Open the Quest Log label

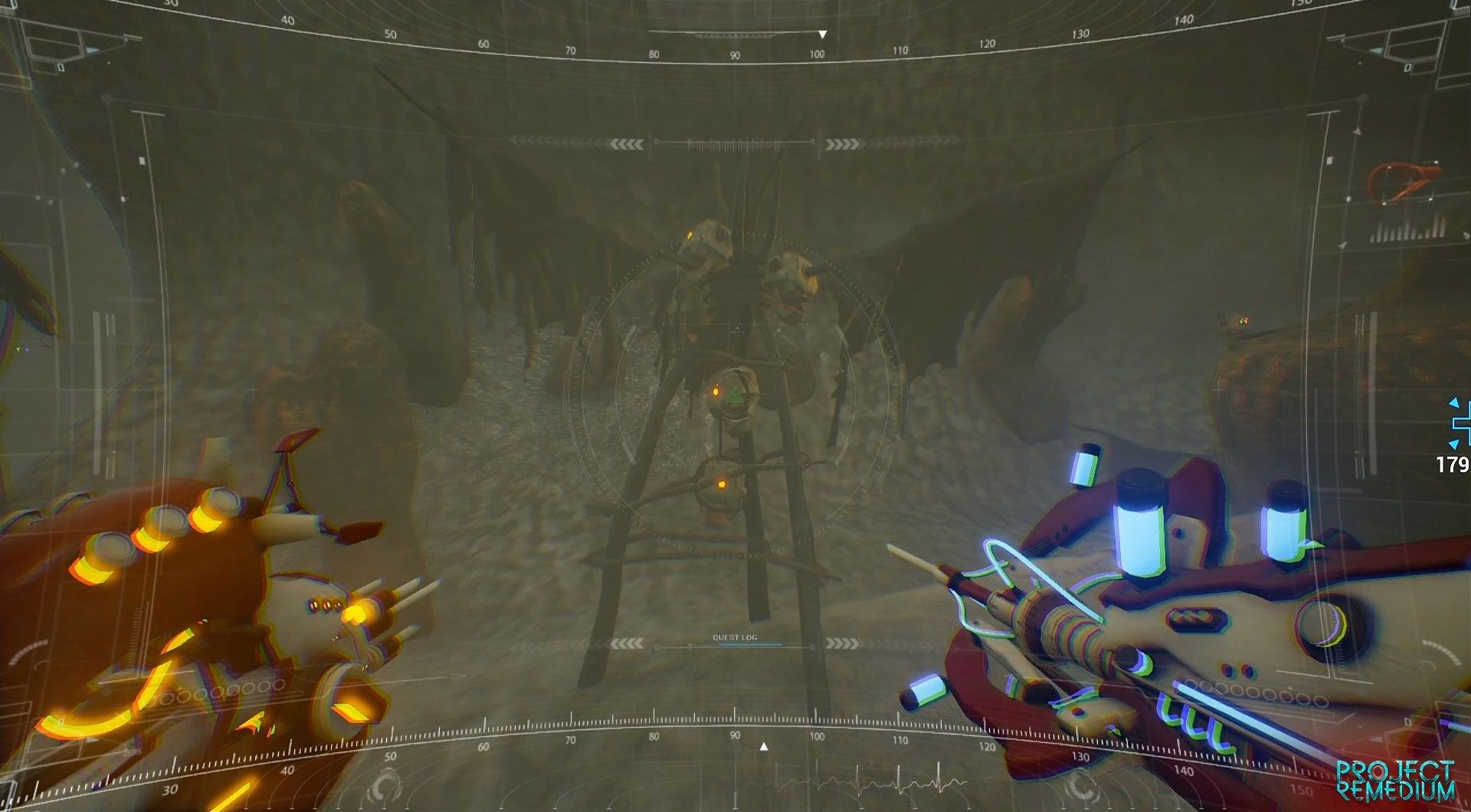pyautogui.click(x=735, y=637)
